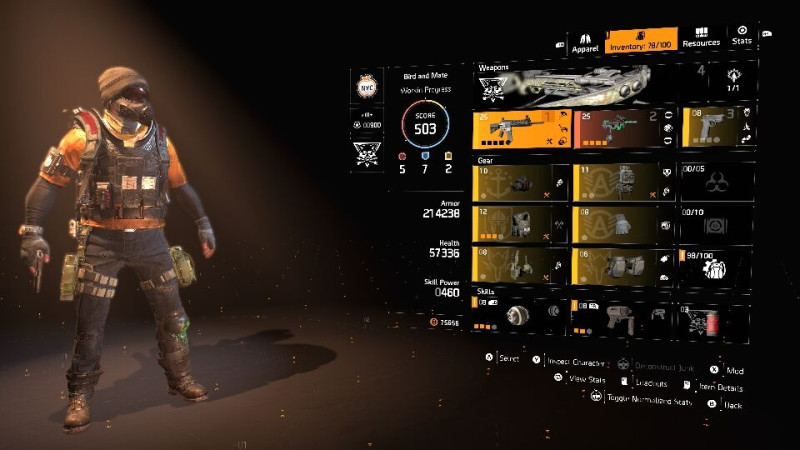800x450 pixels.
Task: Open the Stats tab
Action: click(741, 37)
